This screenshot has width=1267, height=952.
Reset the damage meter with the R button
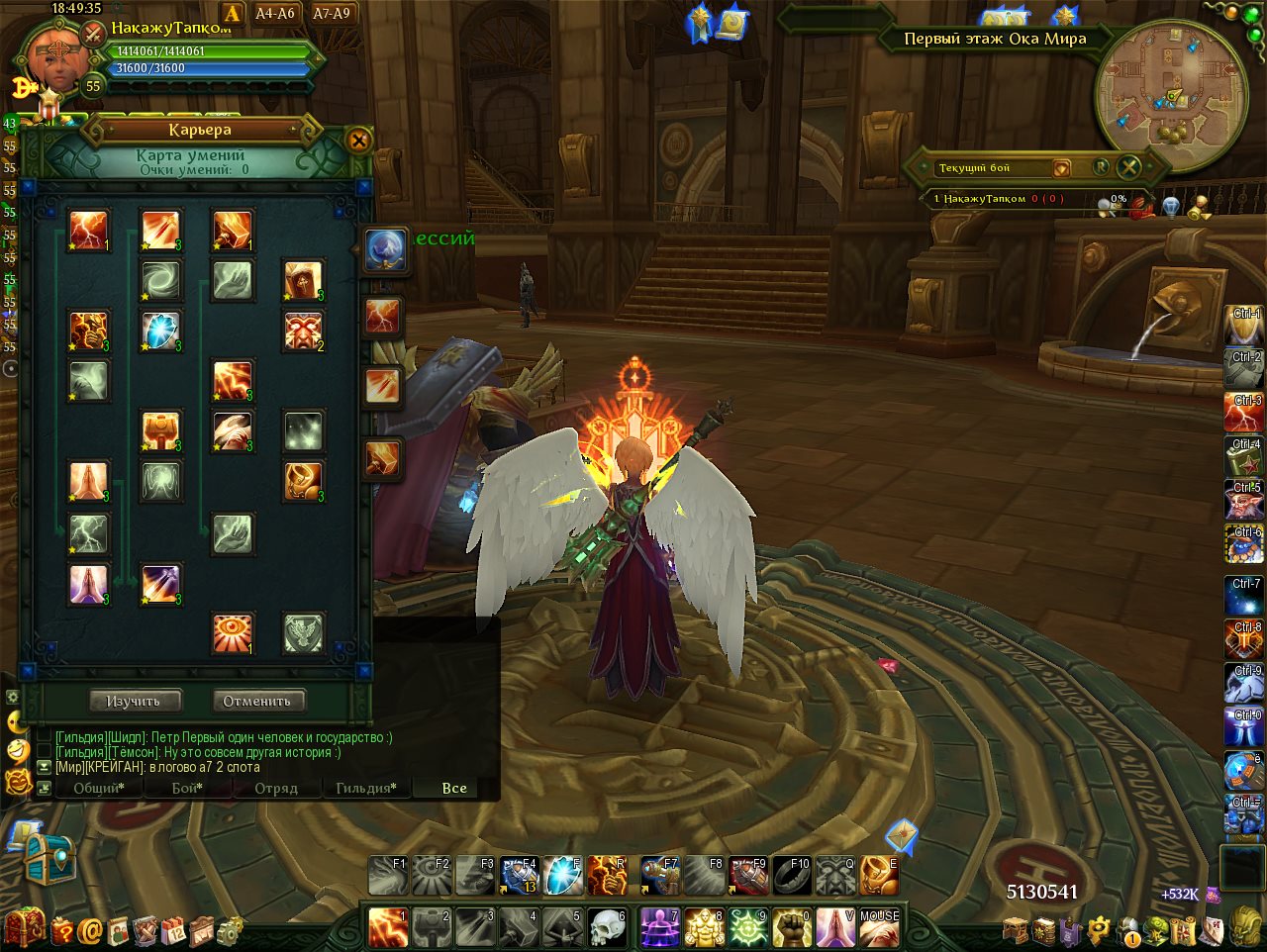pos(1101,167)
